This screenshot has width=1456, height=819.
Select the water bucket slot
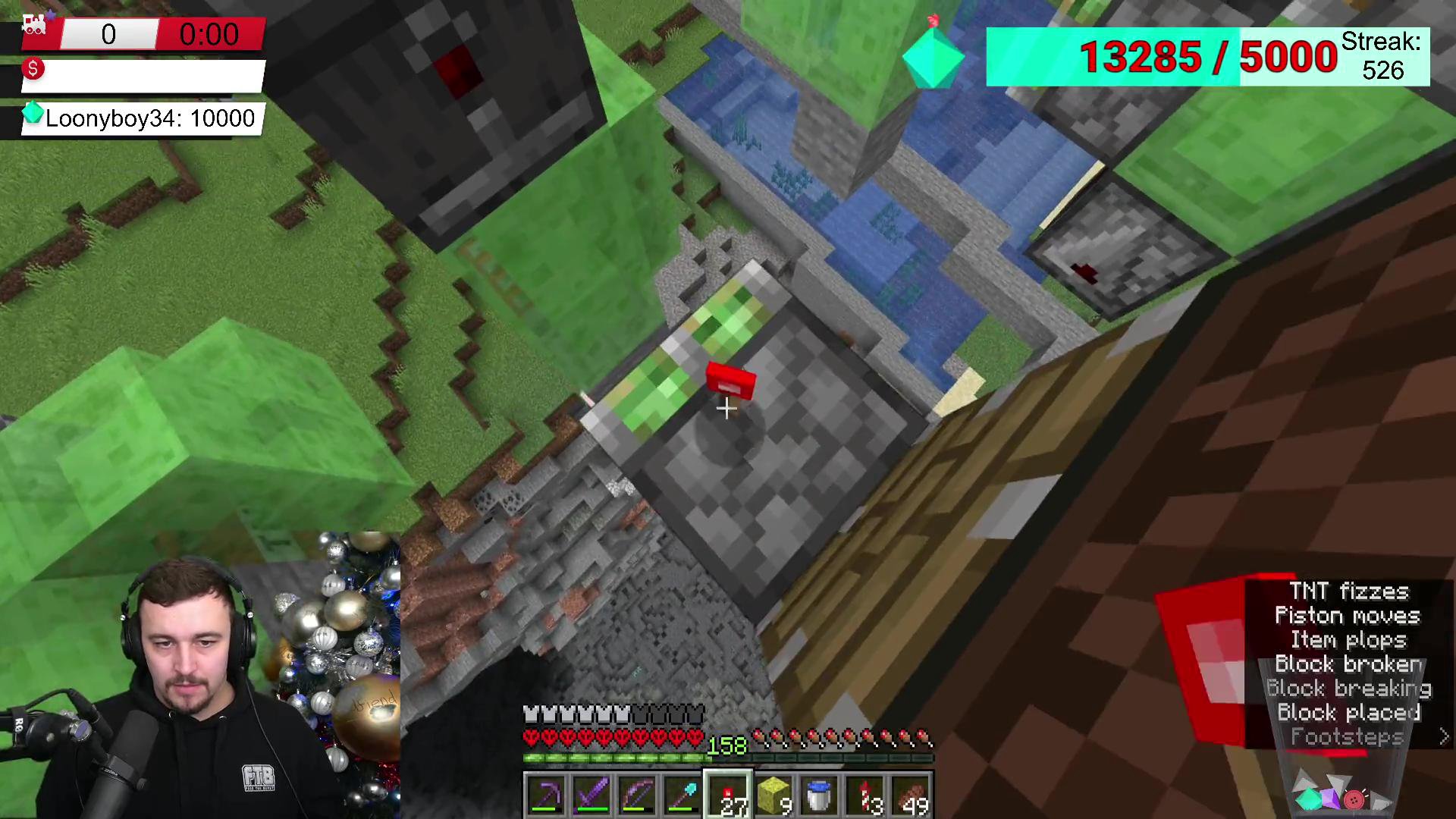click(819, 795)
